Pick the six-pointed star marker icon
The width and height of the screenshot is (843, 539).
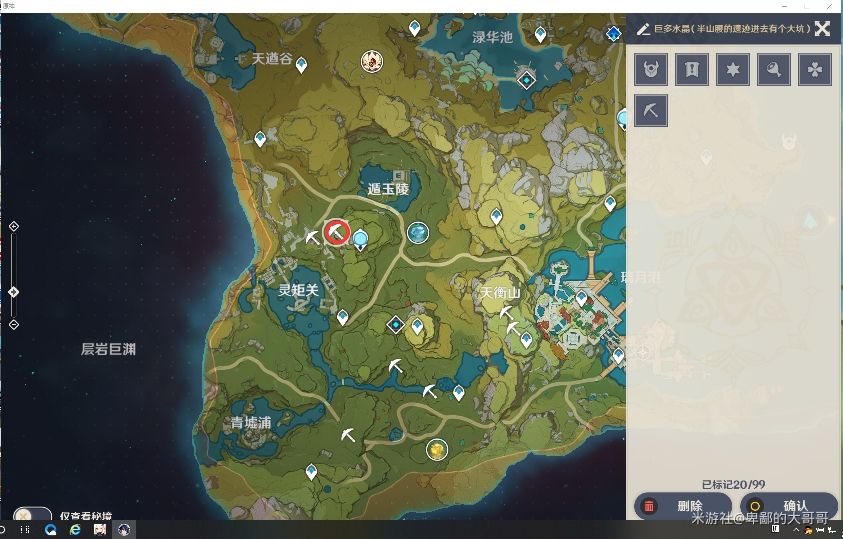point(733,69)
